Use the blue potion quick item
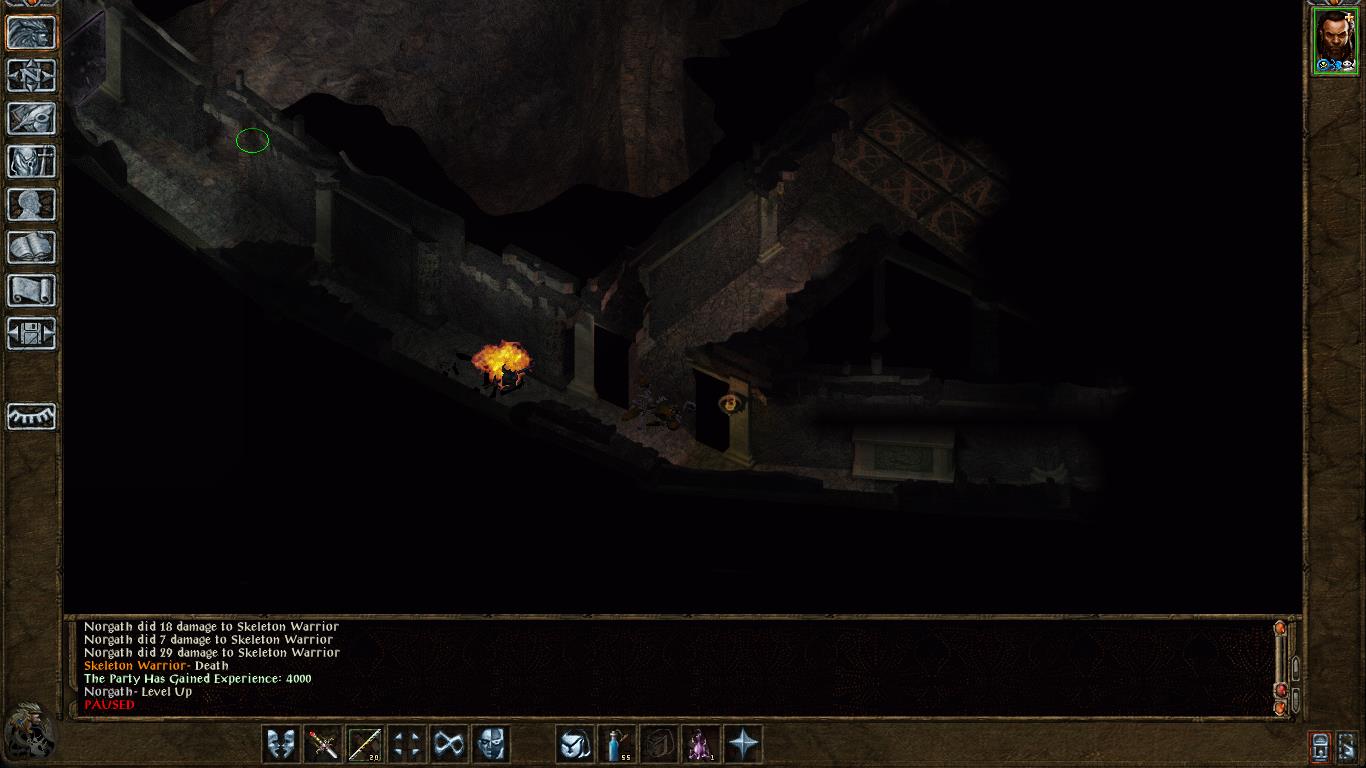The height and width of the screenshot is (768, 1366). click(x=617, y=744)
